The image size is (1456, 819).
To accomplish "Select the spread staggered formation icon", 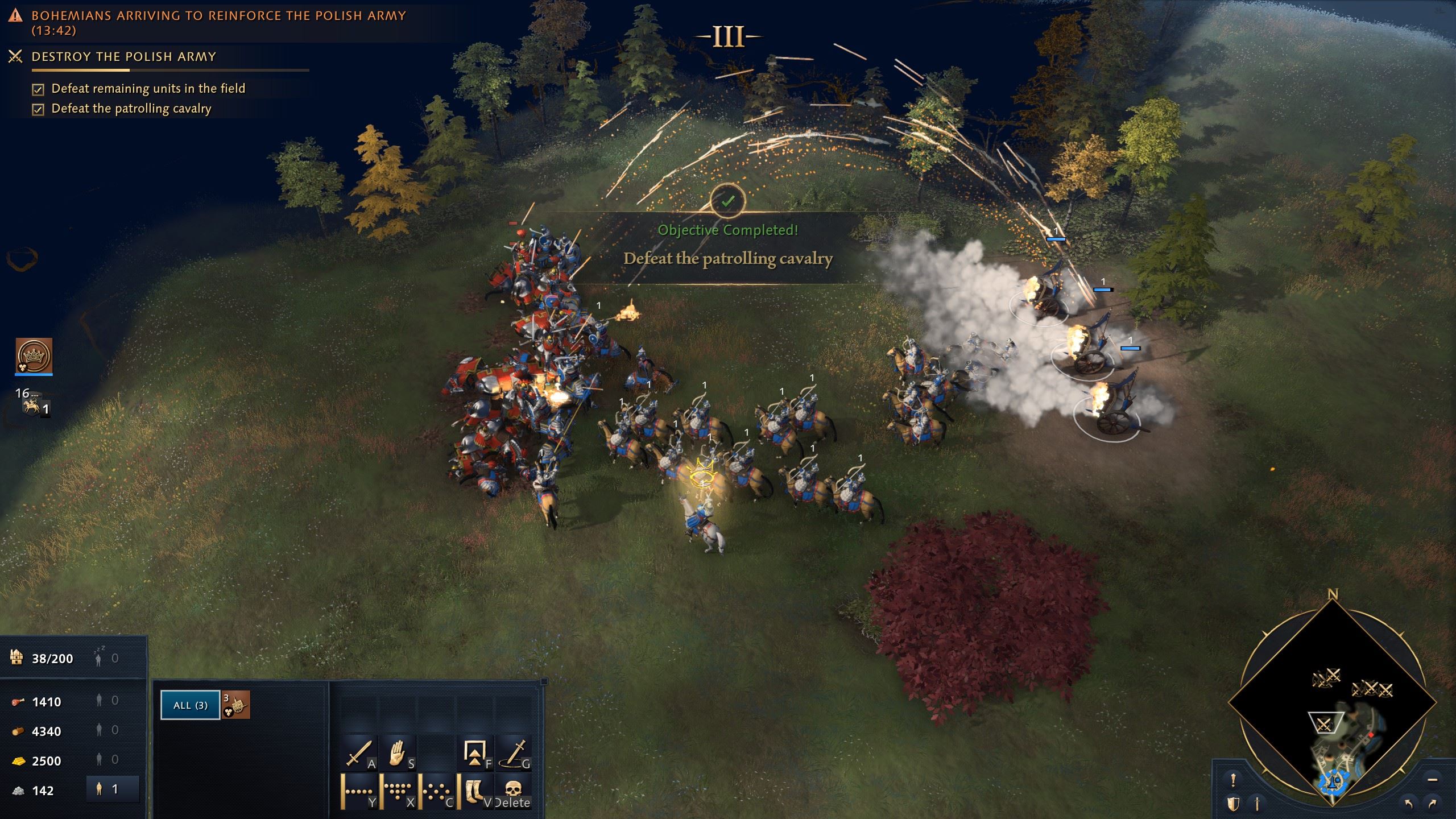I will coord(436,791).
